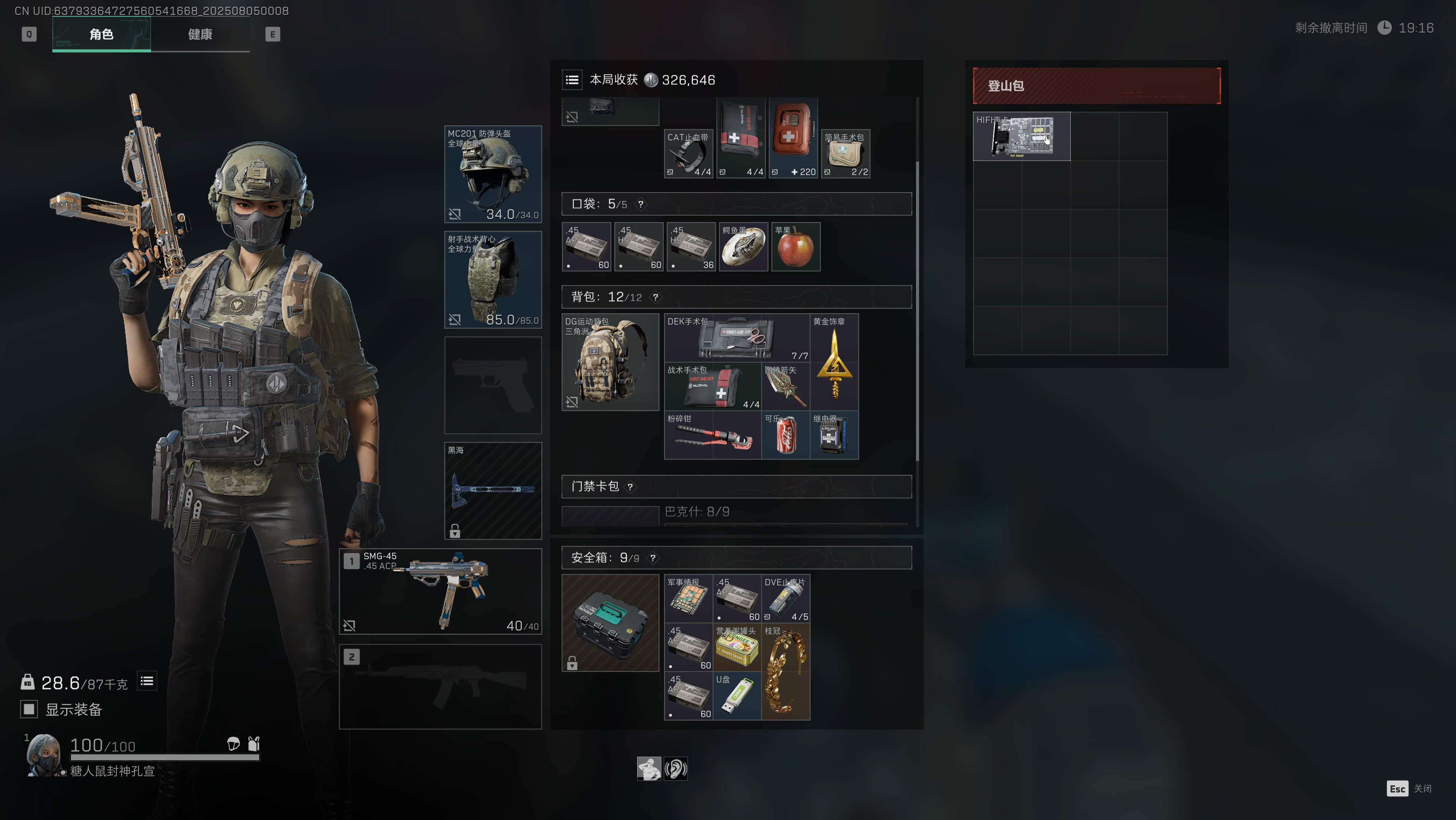Image resolution: width=1456 pixels, height=820 pixels.
Task: Toggle the 显示装备 checkbox
Action: pos(29,709)
